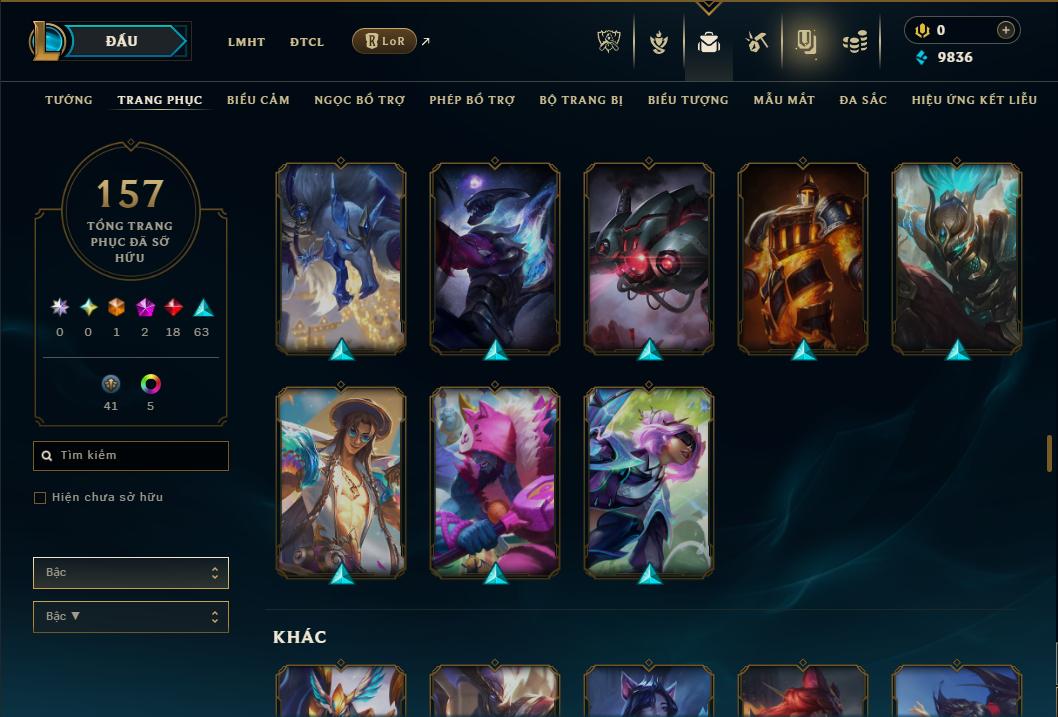Image resolution: width=1058 pixels, height=717 pixels.
Task: Open the NGỌC BỔ TRỢ tab
Action: point(359,100)
